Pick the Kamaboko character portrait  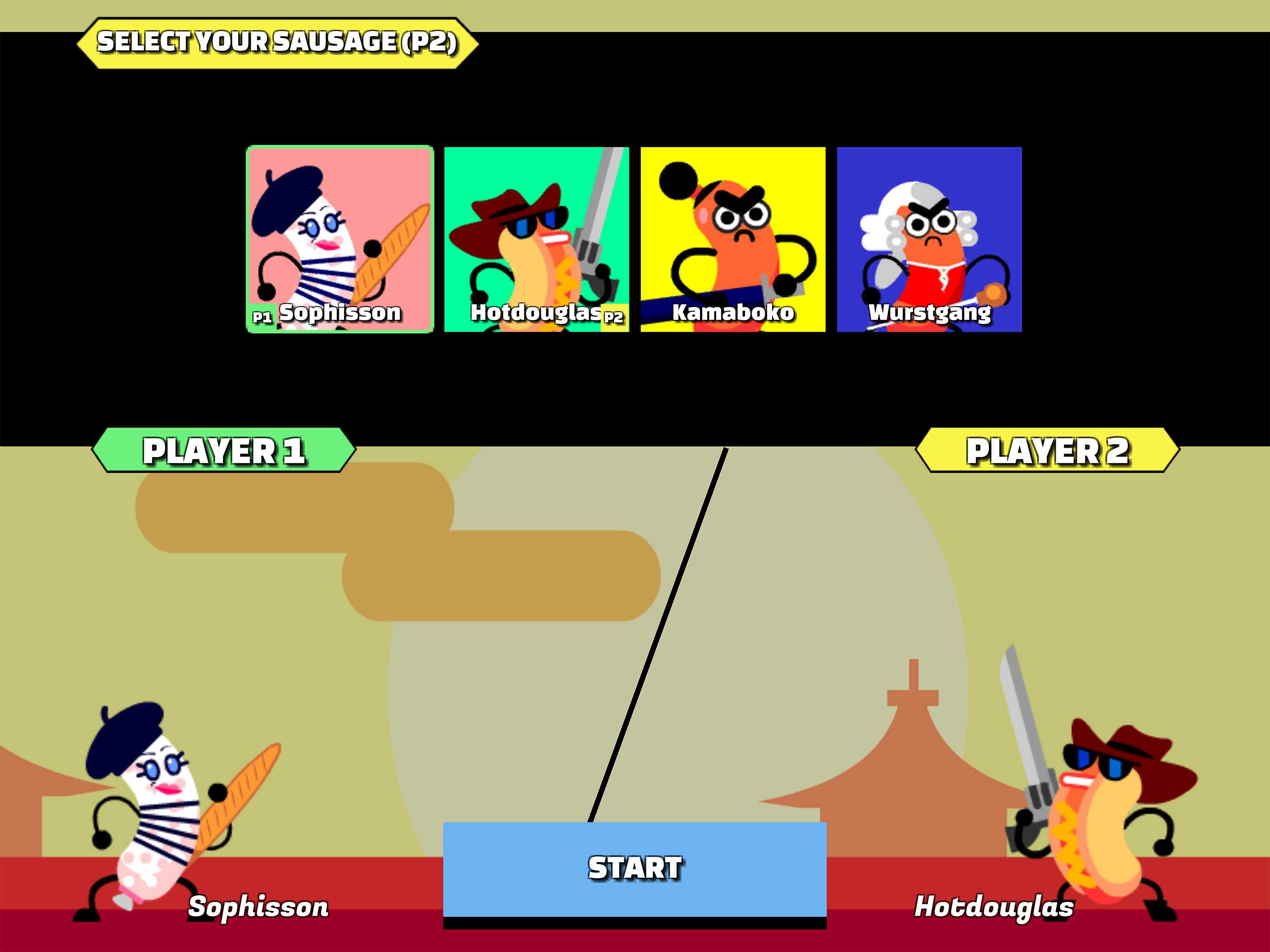(733, 239)
